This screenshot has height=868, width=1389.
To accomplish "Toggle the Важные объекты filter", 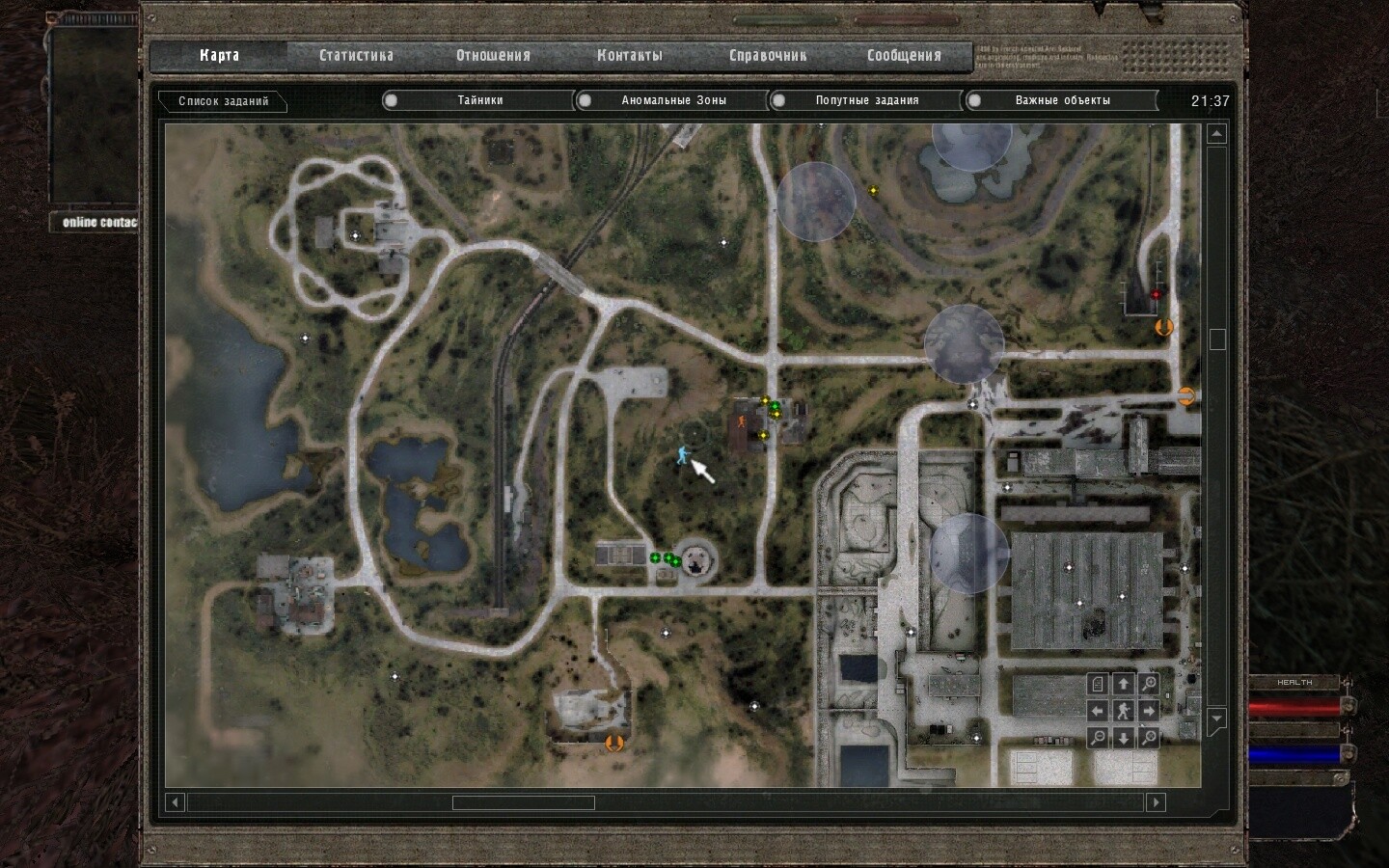I will point(1061,100).
